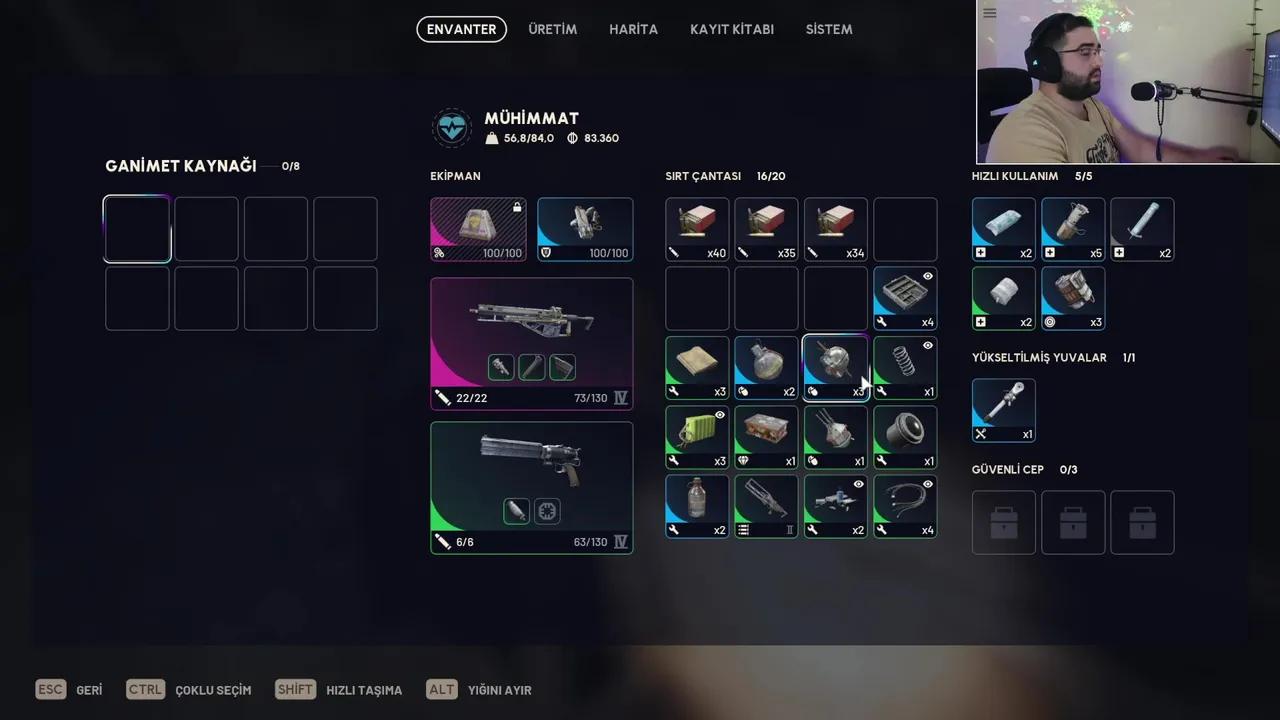
Task: Select the ammo stack with x35
Action: click(766, 229)
